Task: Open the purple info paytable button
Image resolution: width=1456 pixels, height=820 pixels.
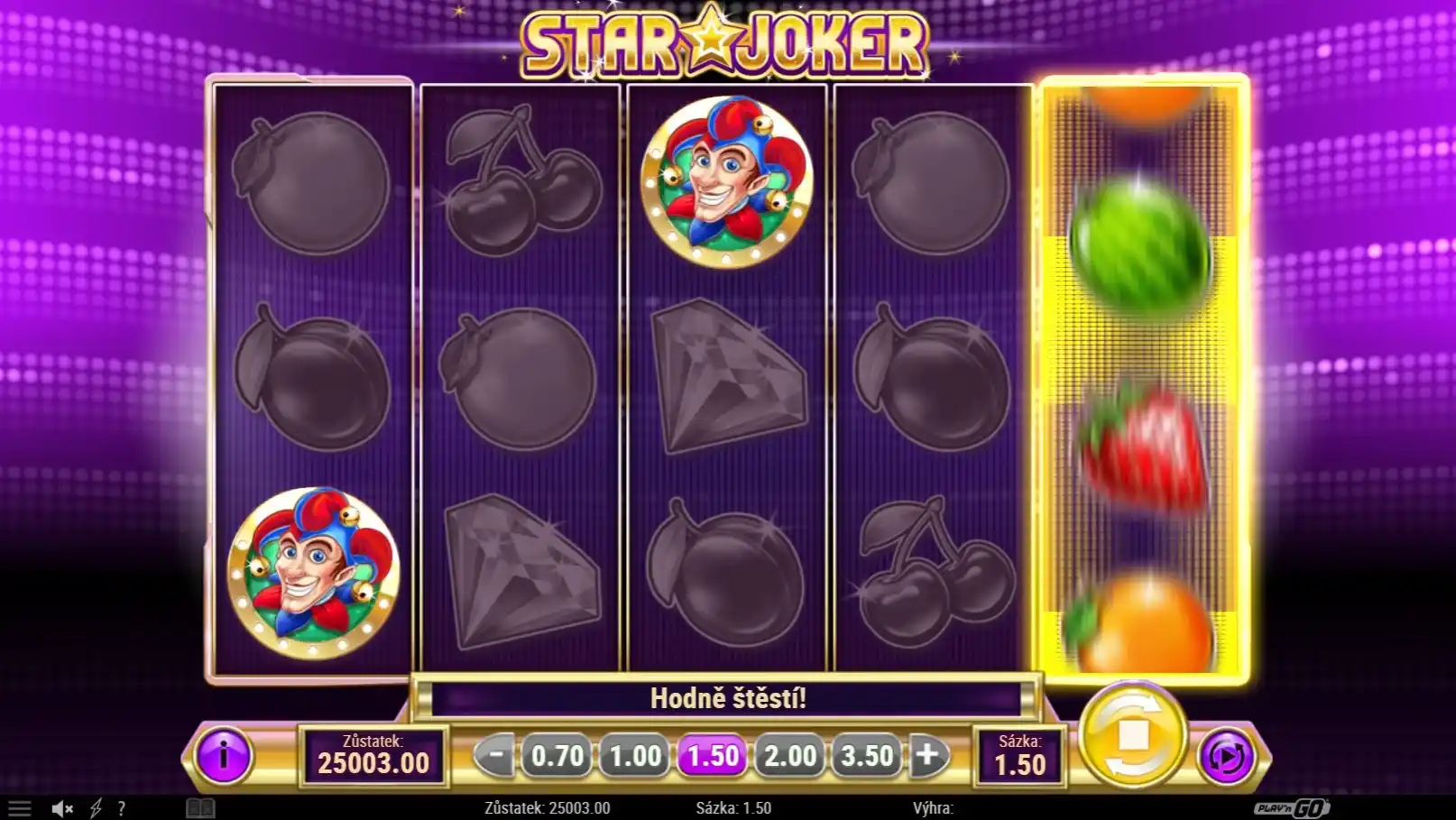Action: (223, 755)
